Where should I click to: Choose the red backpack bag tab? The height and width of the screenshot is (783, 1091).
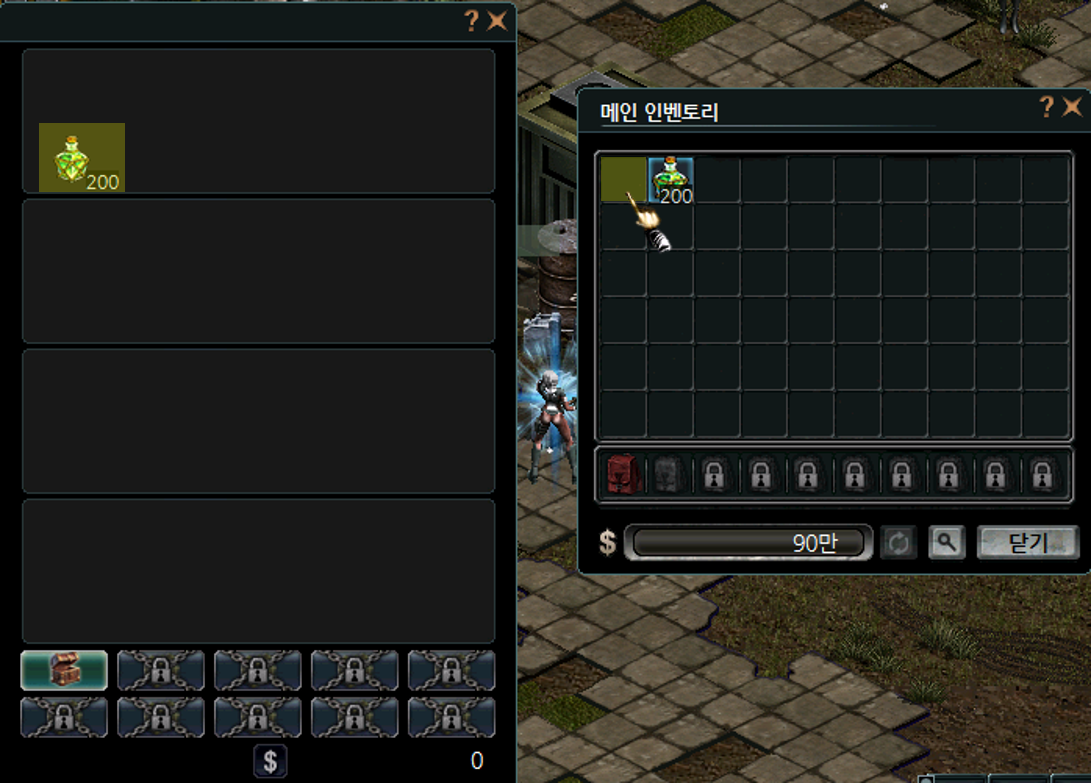620,474
